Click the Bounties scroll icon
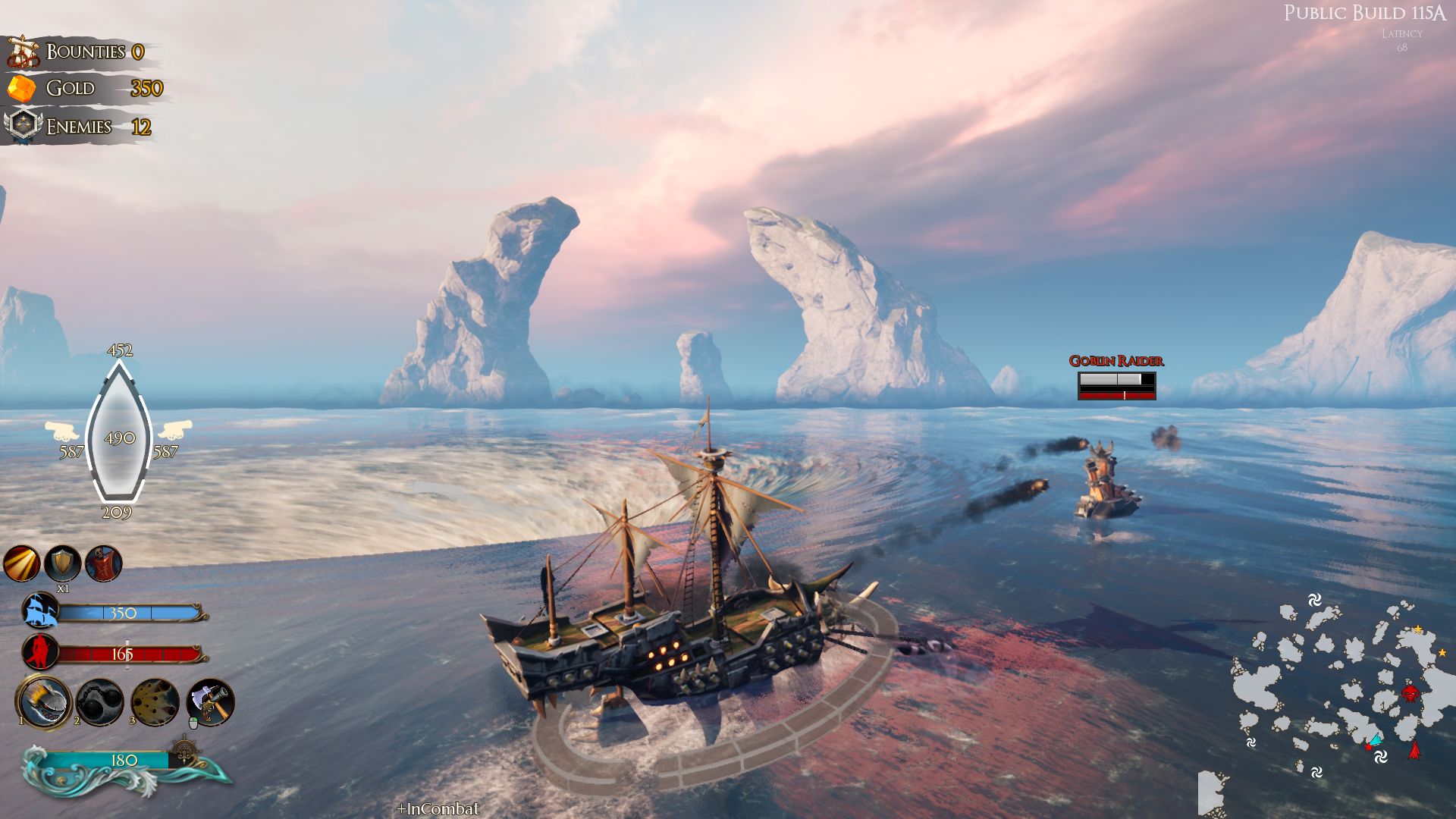 [x=24, y=52]
